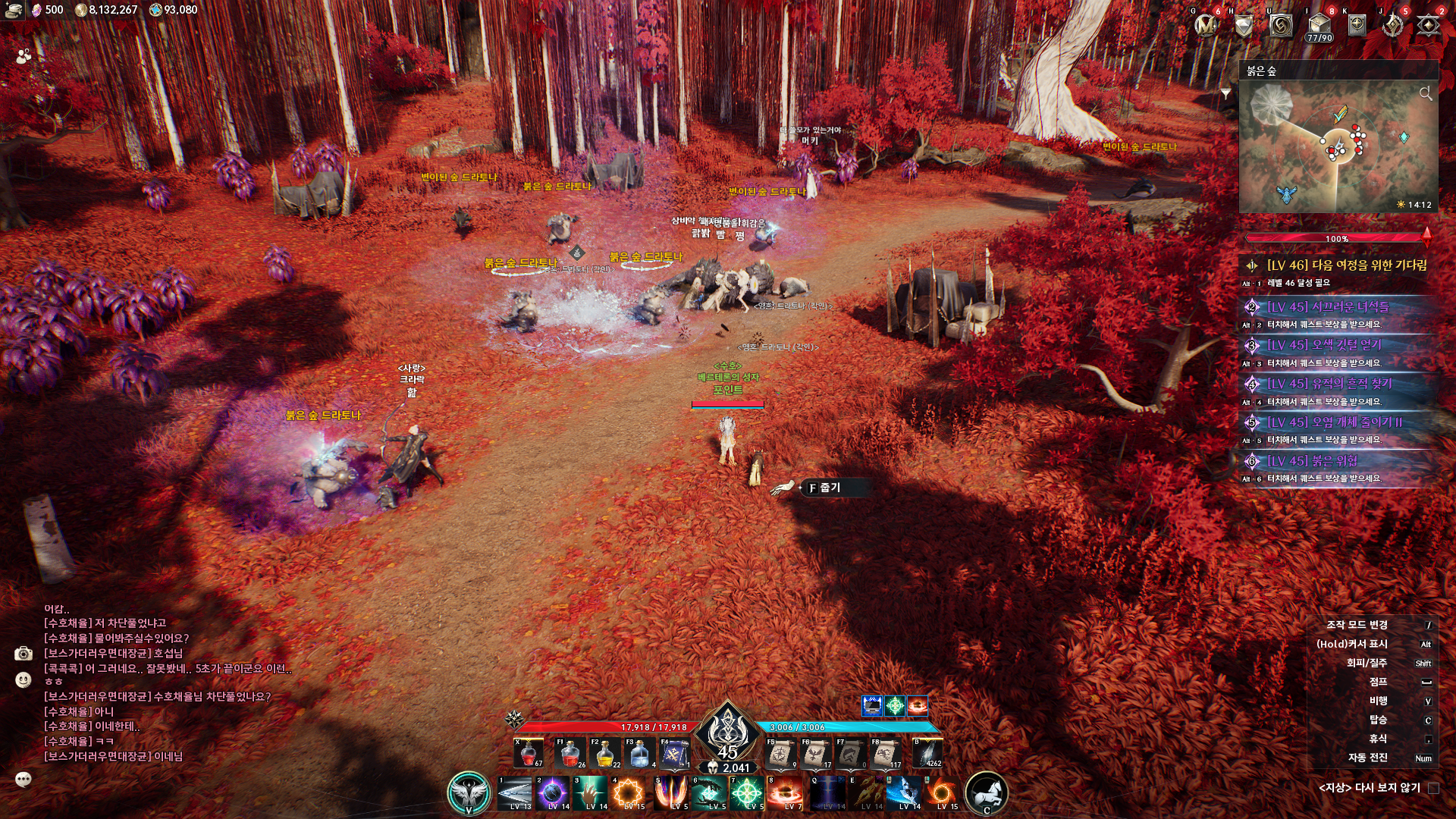Open the gold M coin shop icon

point(1206,26)
